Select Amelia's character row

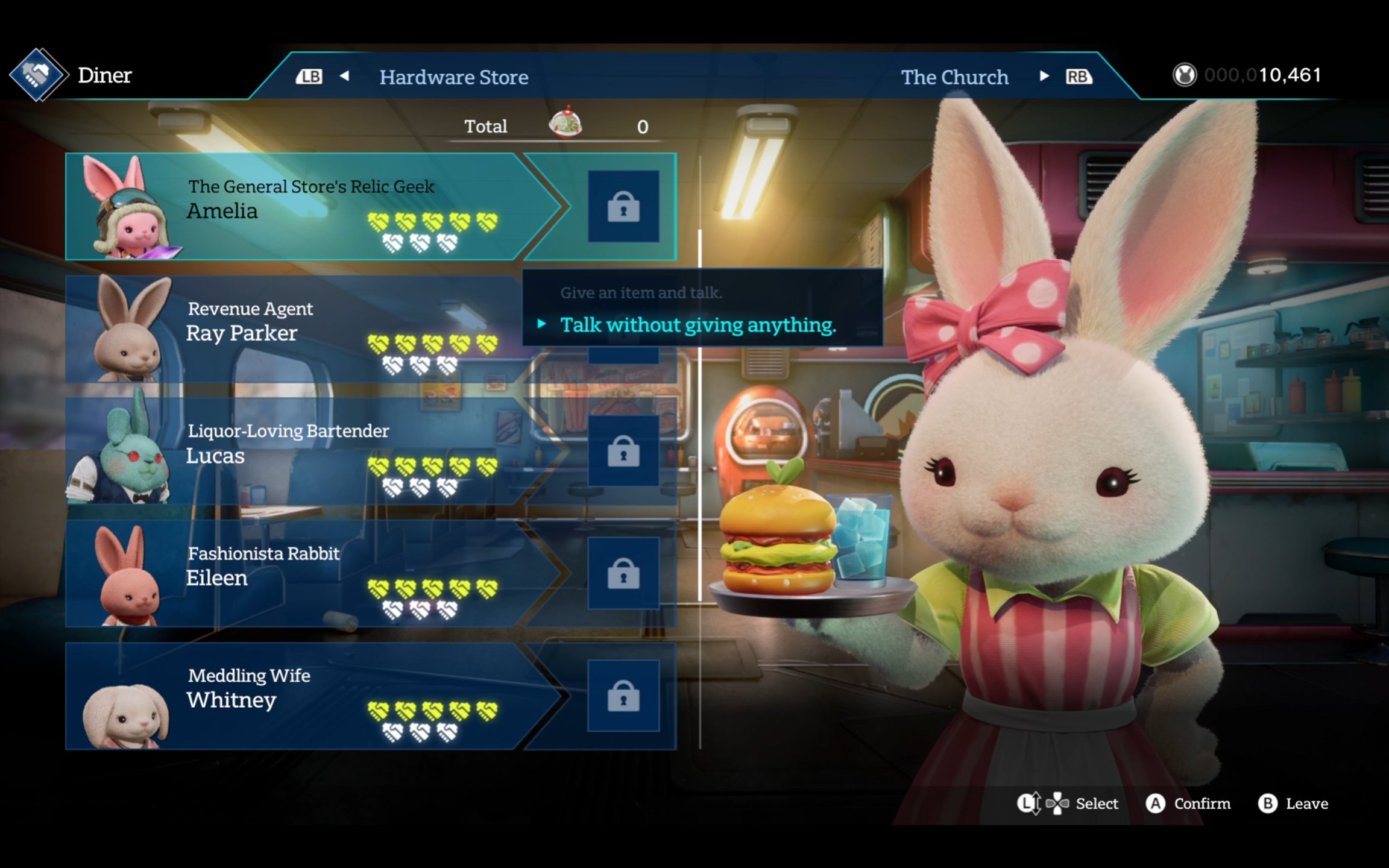(x=301, y=207)
